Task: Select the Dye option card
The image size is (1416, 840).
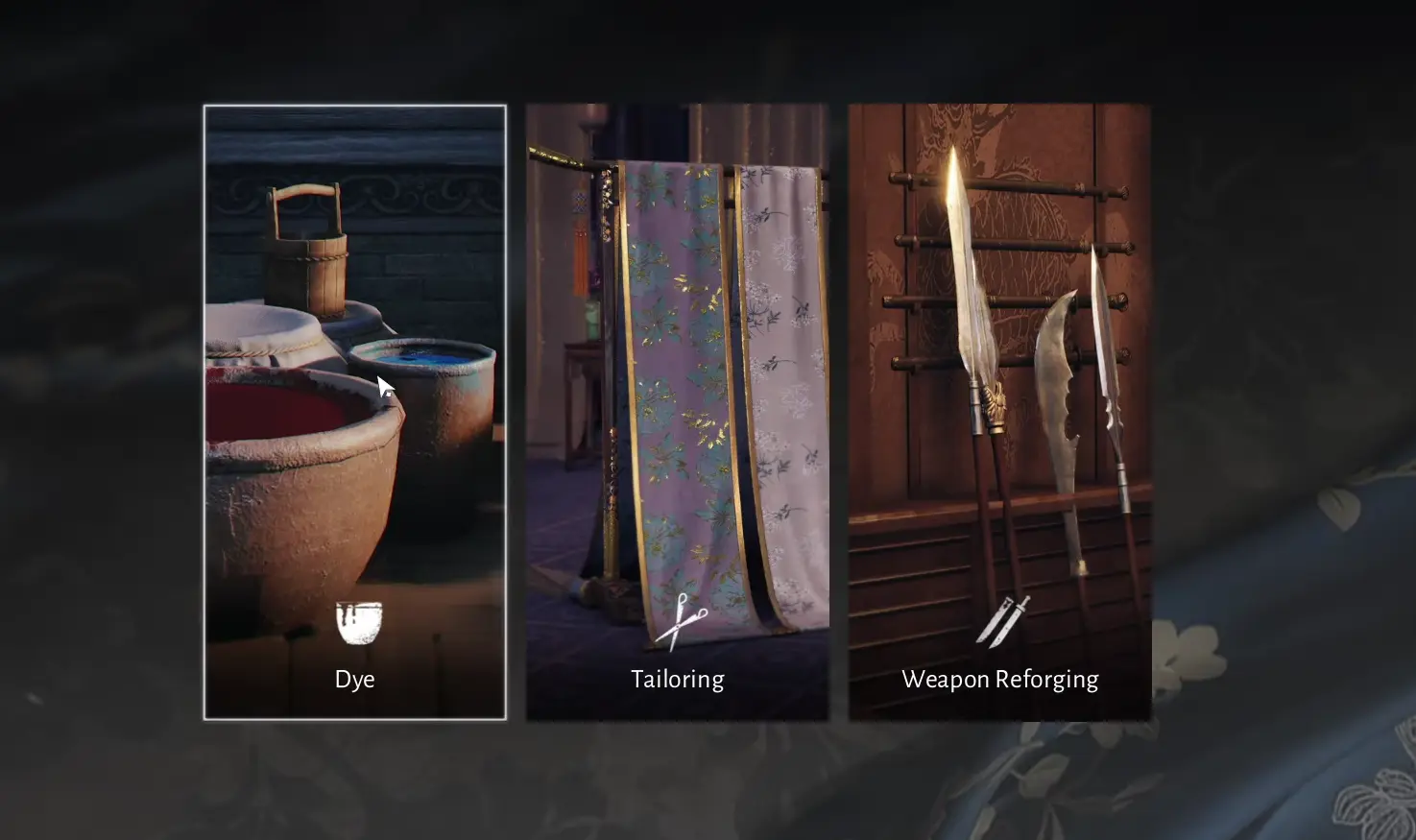Action: click(354, 413)
